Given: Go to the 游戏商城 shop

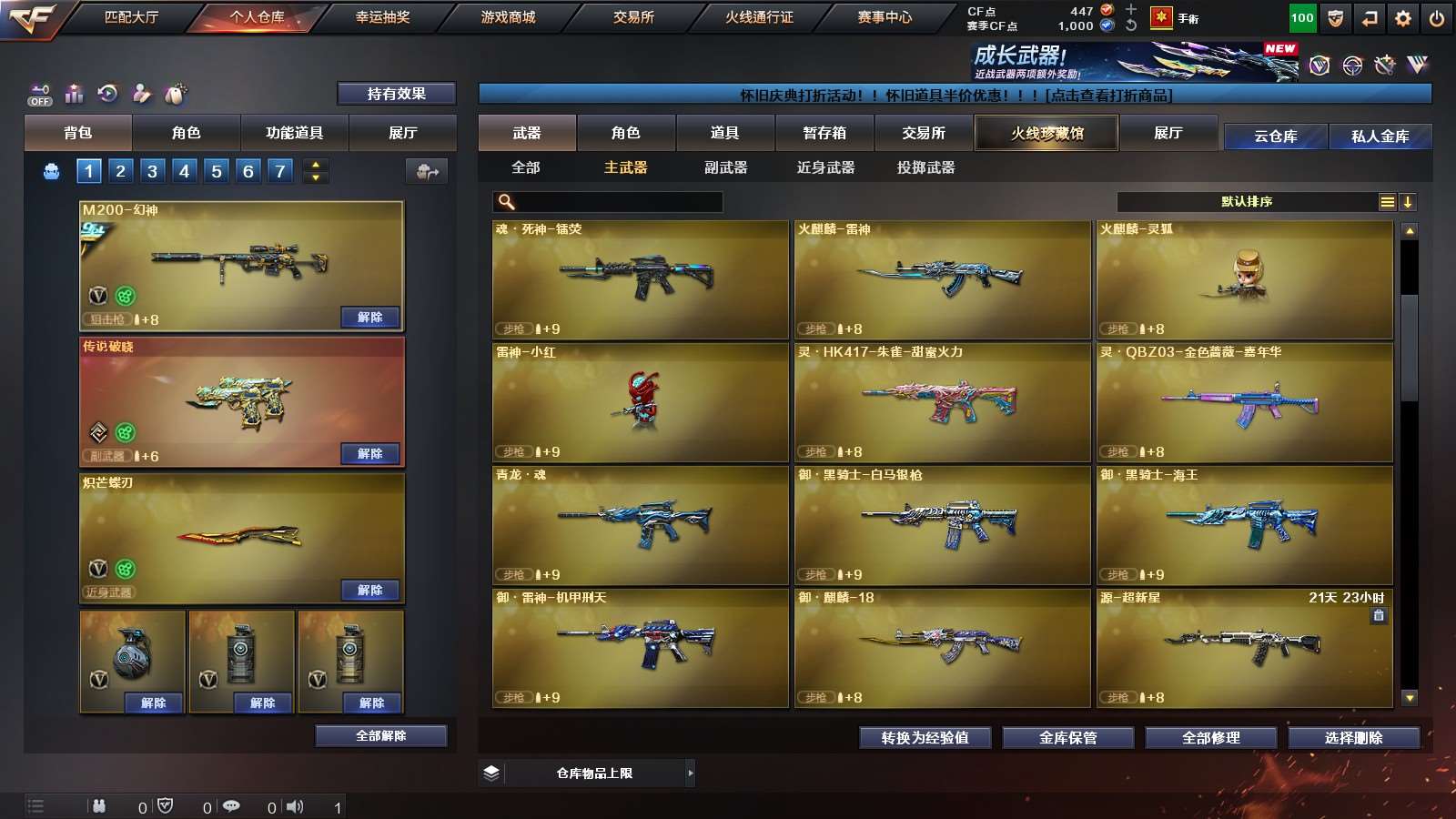Looking at the screenshot, I should [508, 17].
